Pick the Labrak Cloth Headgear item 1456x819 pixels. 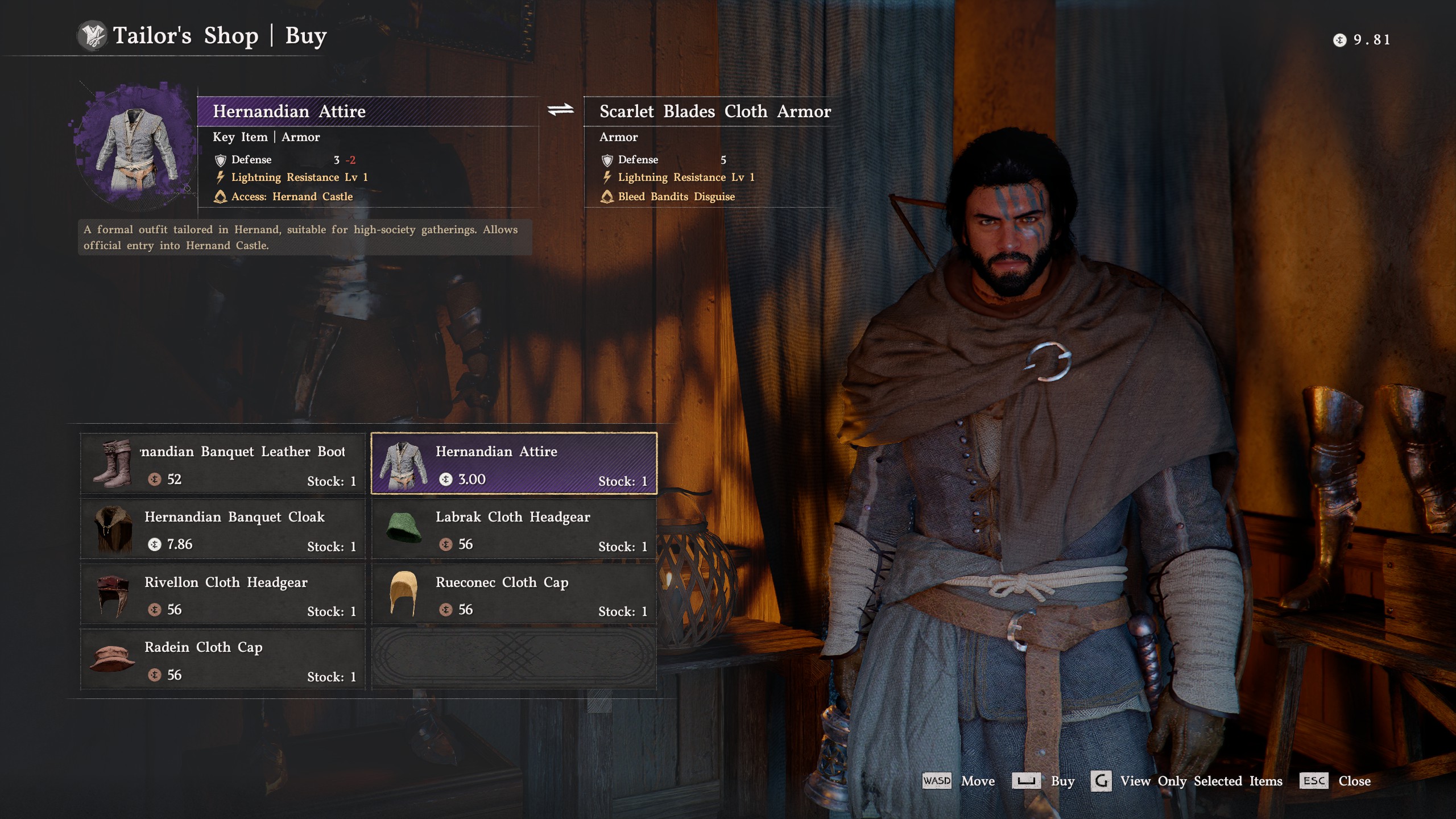tap(514, 529)
